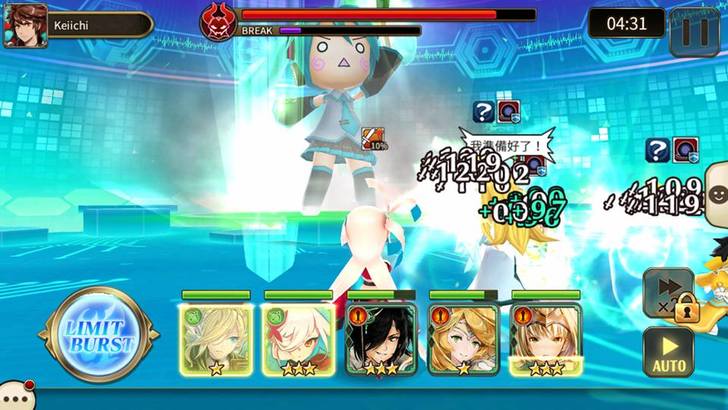Toggle AUTO battle mode
Image resolution: width=728 pixels, height=410 pixels.
pyautogui.click(x=669, y=354)
